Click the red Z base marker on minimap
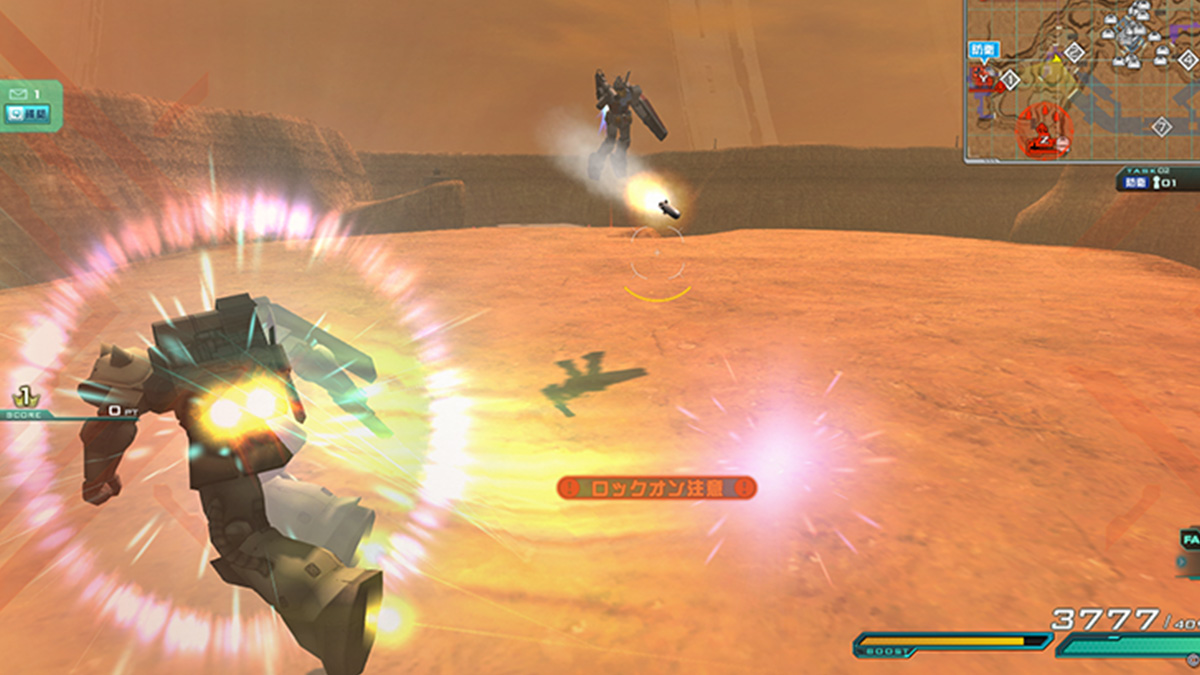 pos(1043,141)
